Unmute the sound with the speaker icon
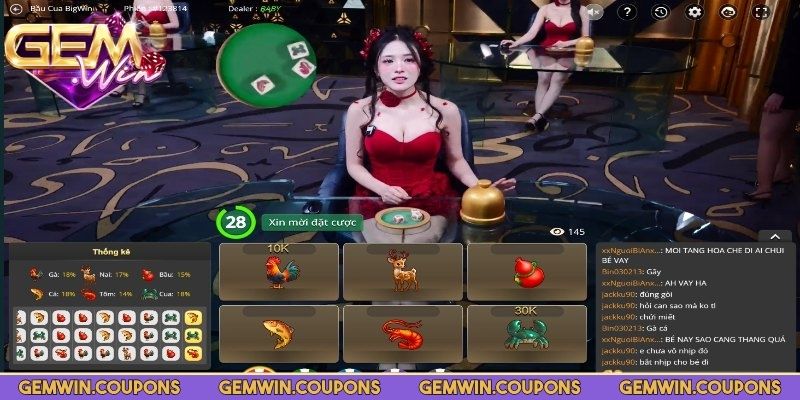 (x=594, y=12)
